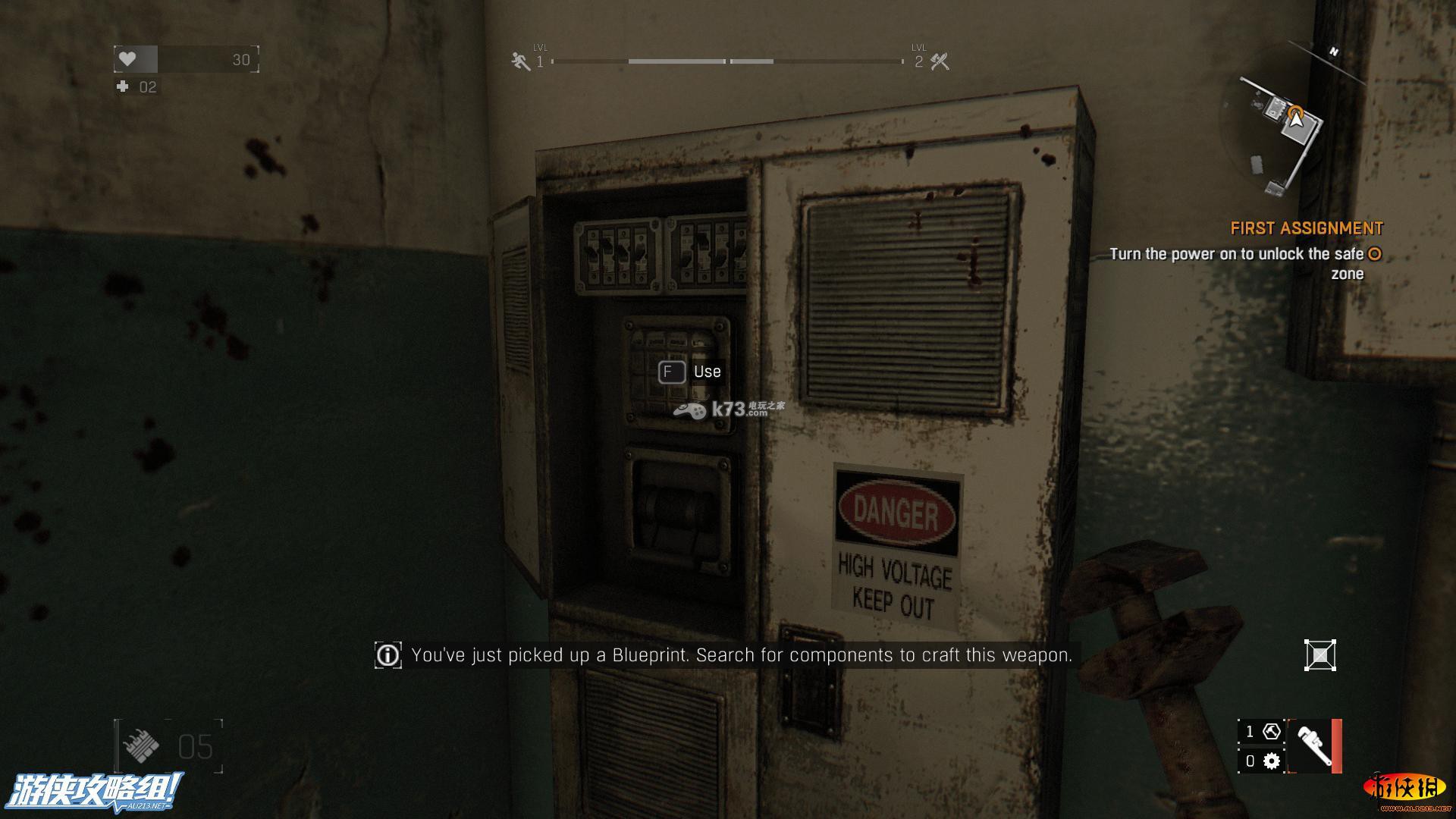The image size is (1456, 819).
Task: Click the power crossed-tools level icon
Action: pyautogui.click(x=940, y=61)
